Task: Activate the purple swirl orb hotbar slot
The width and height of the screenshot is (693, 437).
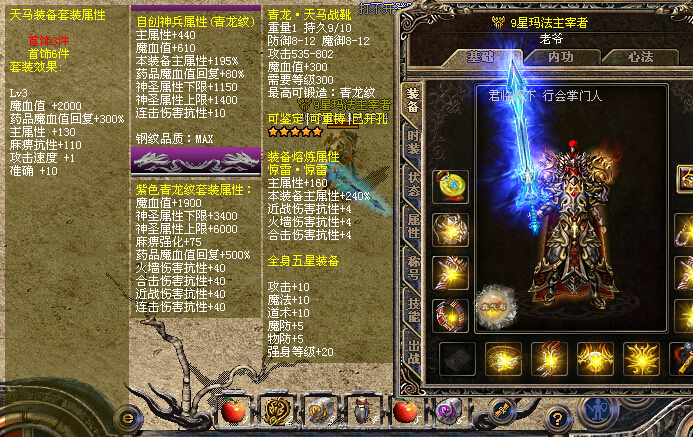Action: pyautogui.click(x=447, y=410)
